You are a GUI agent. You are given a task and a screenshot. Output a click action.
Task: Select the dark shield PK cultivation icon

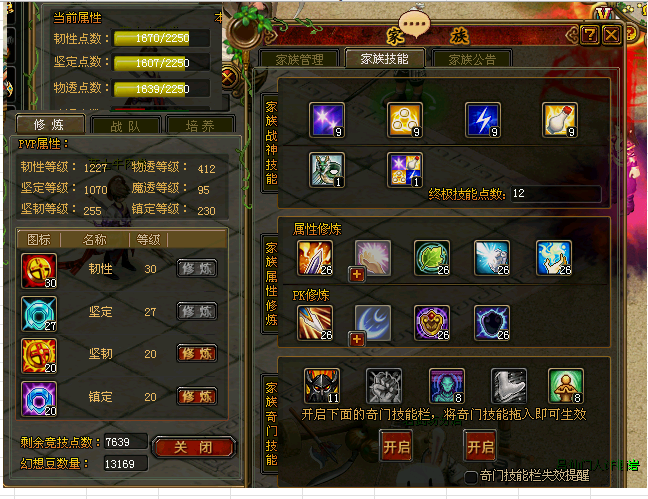[492, 322]
